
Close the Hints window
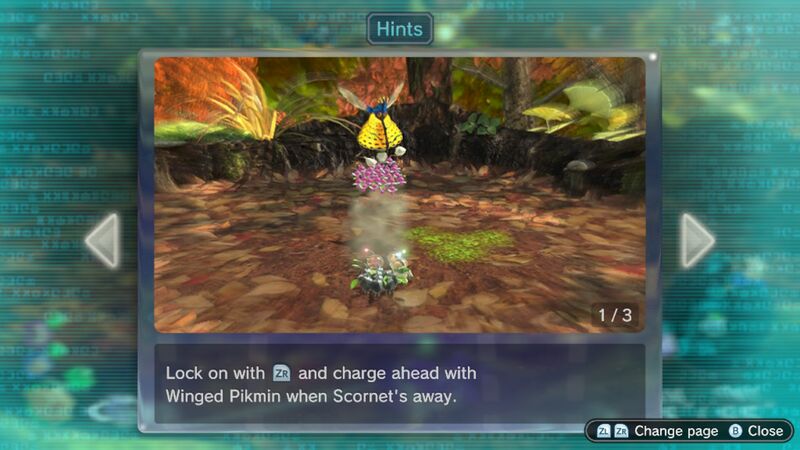[756, 431]
